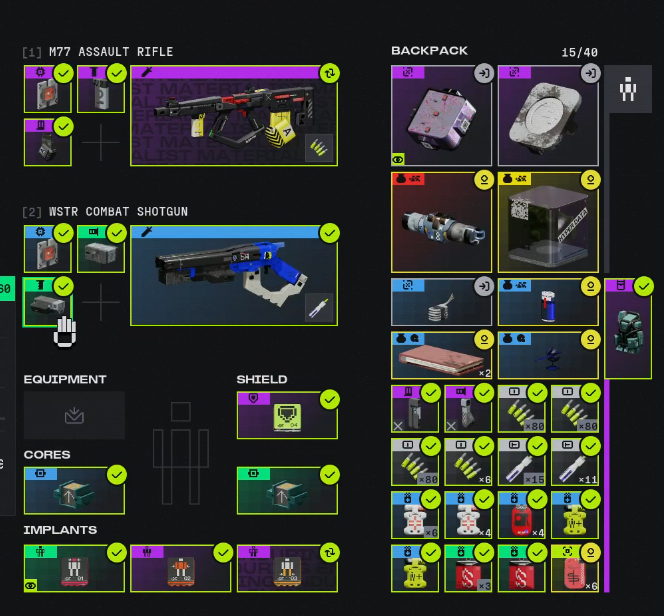664x616 pixels.
Task: Select the coiled wire backpack item
Action: (x=441, y=302)
